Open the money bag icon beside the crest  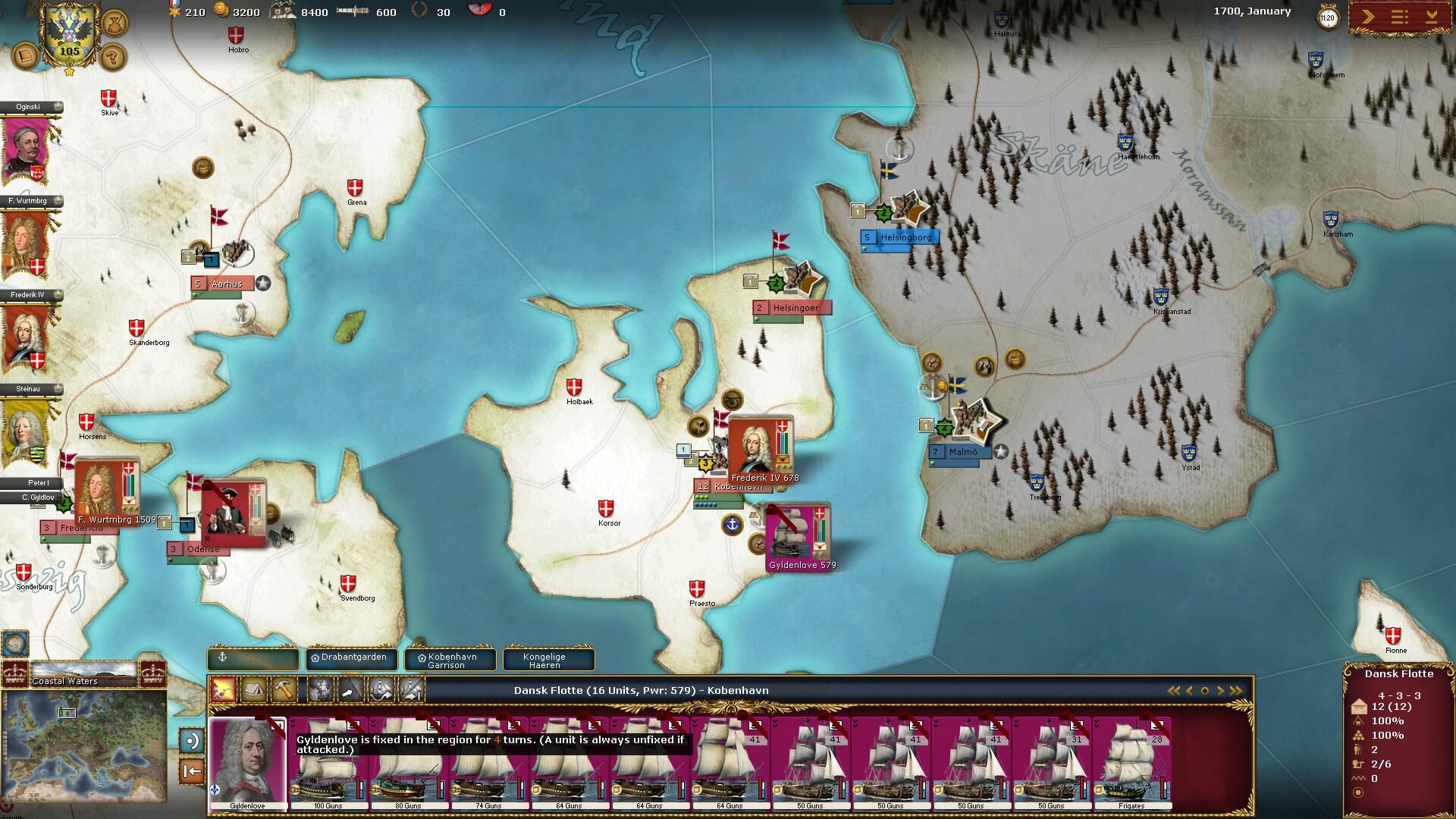[114, 21]
